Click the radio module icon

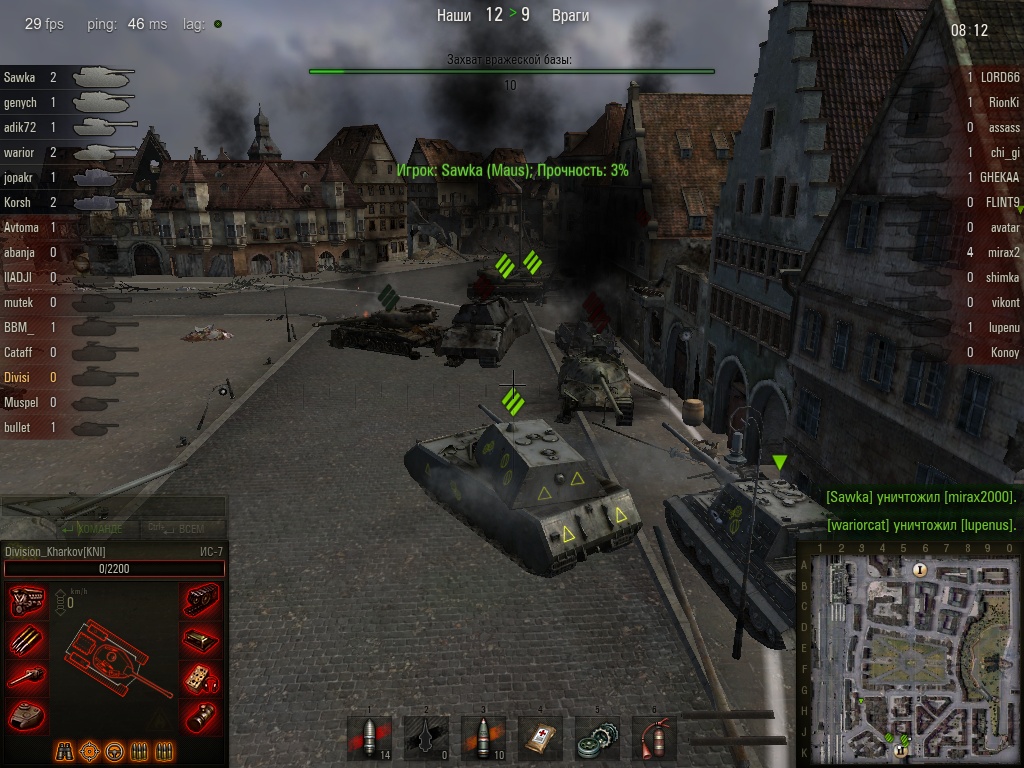click(202, 678)
